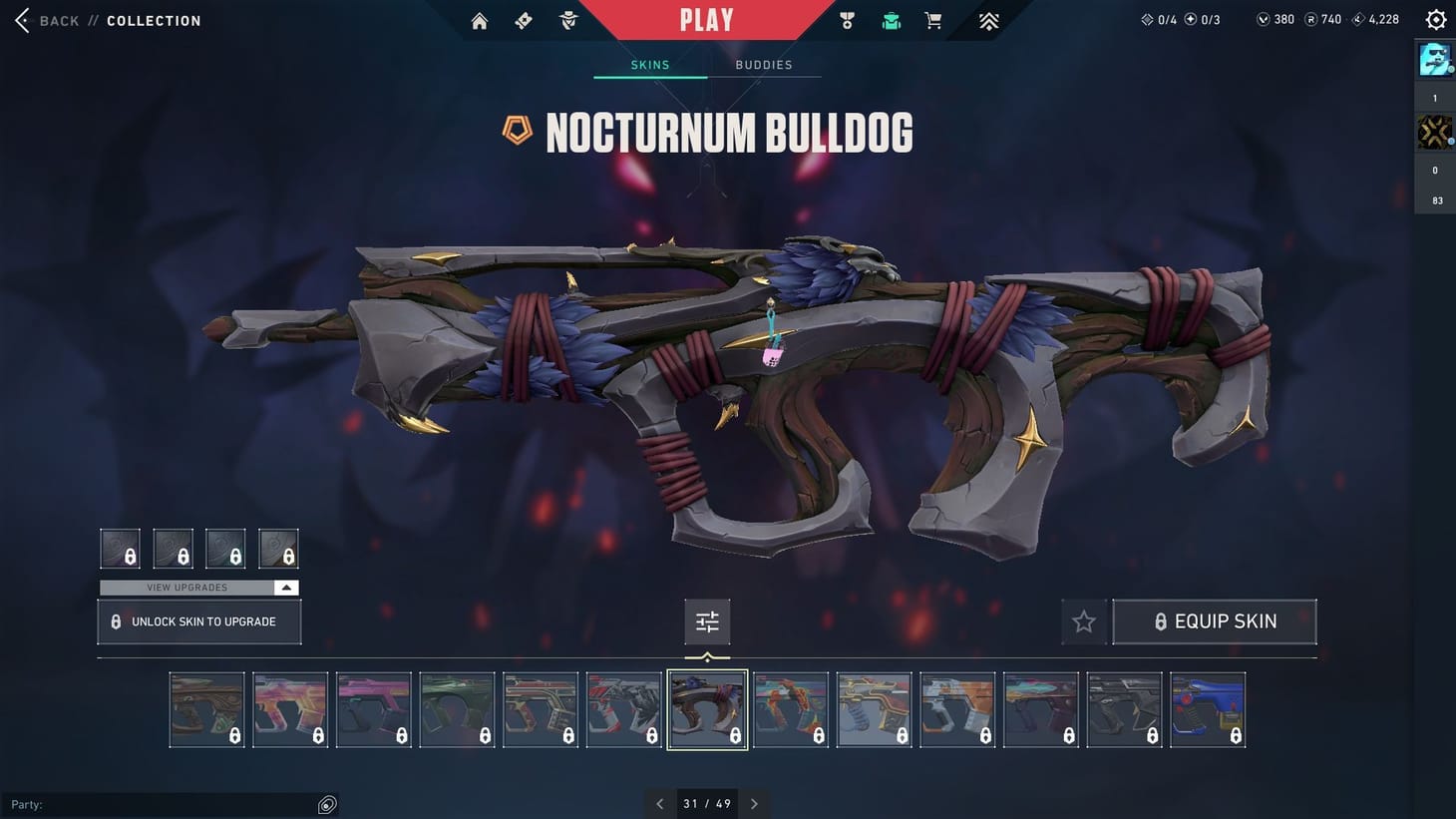1456x819 pixels.
Task: Open the Career medal icon
Action: pyautogui.click(x=847, y=20)
